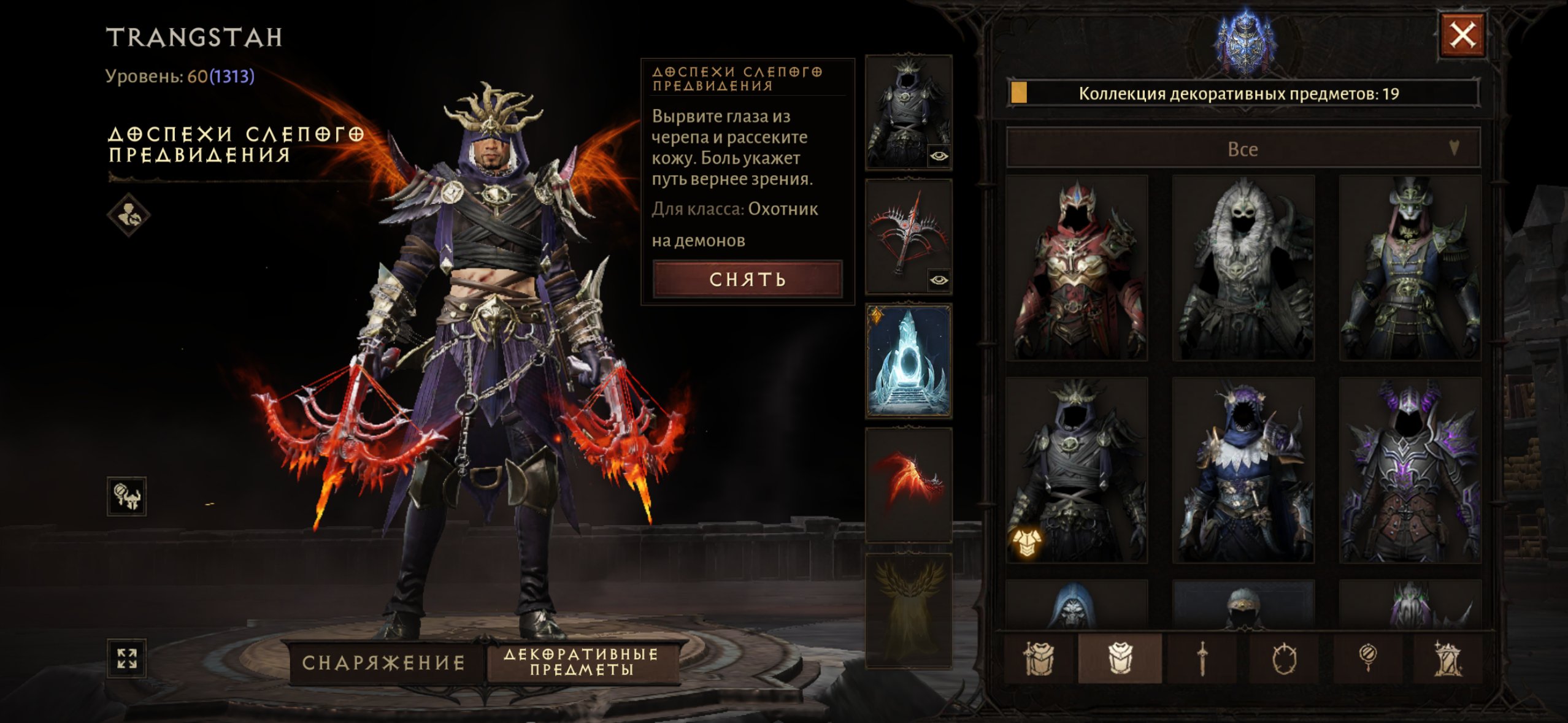Pick the blue armor with white collar
The width and height of the screenshot is (1568, 723).
(x=1243, y=470)
